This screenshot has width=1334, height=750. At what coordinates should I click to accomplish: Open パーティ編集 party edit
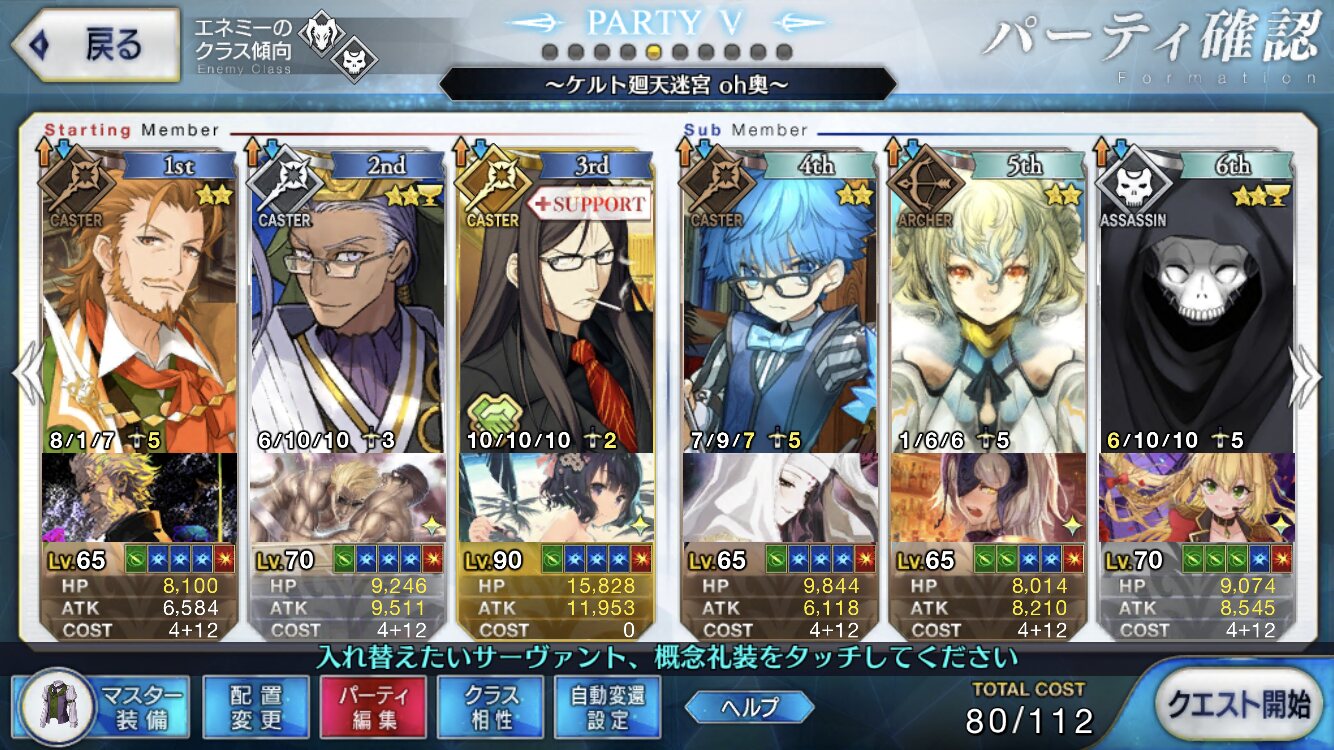373,707
